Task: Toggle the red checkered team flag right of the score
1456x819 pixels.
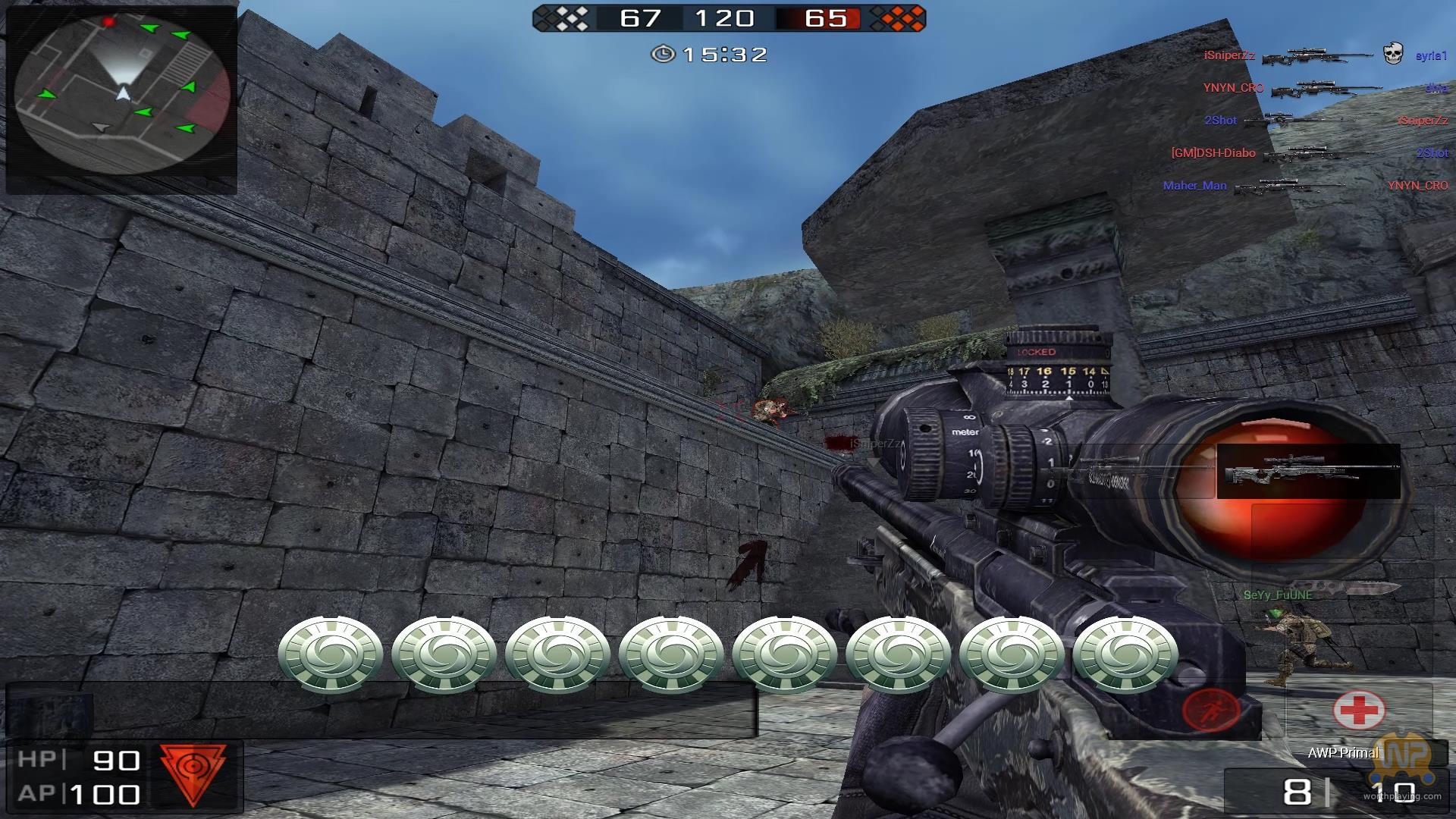Action: pos(898,18)
